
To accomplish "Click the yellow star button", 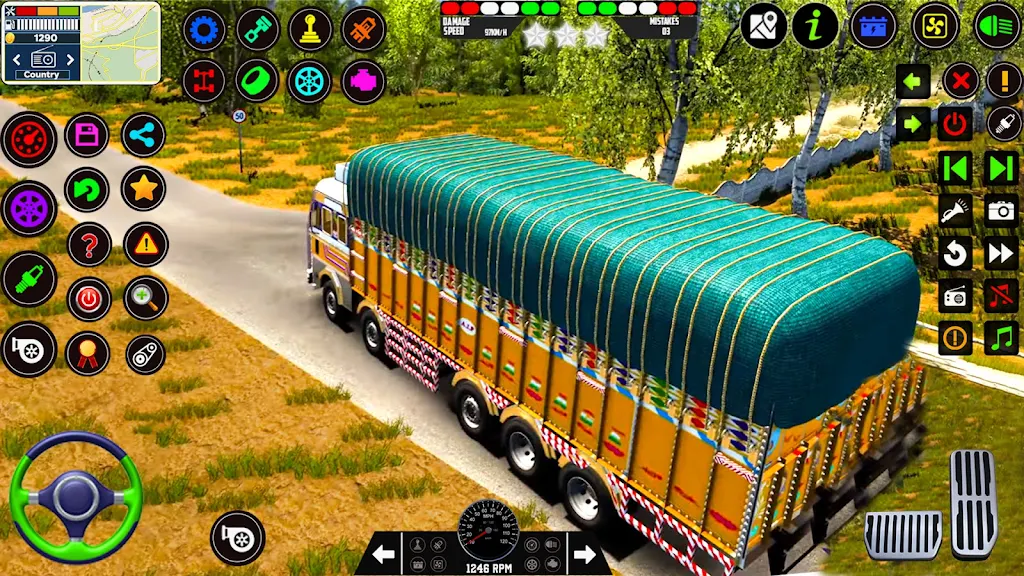I will coord(143,188).
